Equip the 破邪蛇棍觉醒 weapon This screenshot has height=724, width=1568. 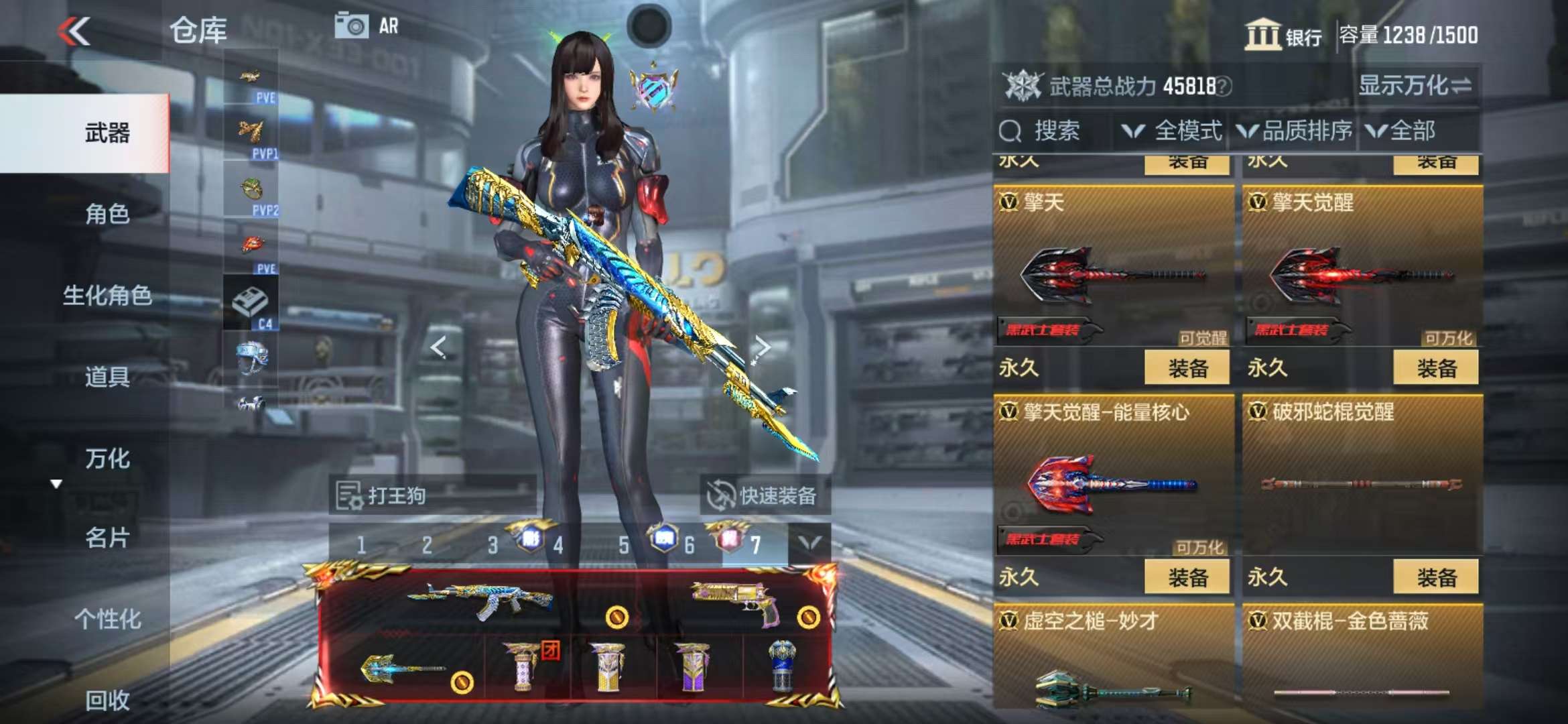click(x=1435, y=577)
